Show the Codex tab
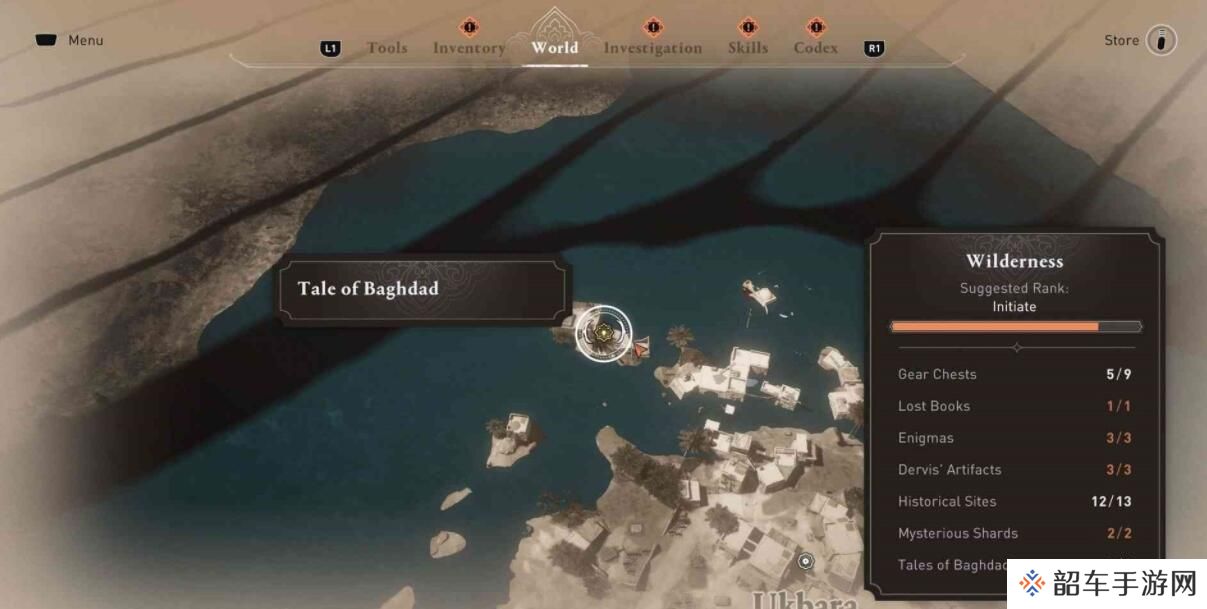 [x=815, y=48]
